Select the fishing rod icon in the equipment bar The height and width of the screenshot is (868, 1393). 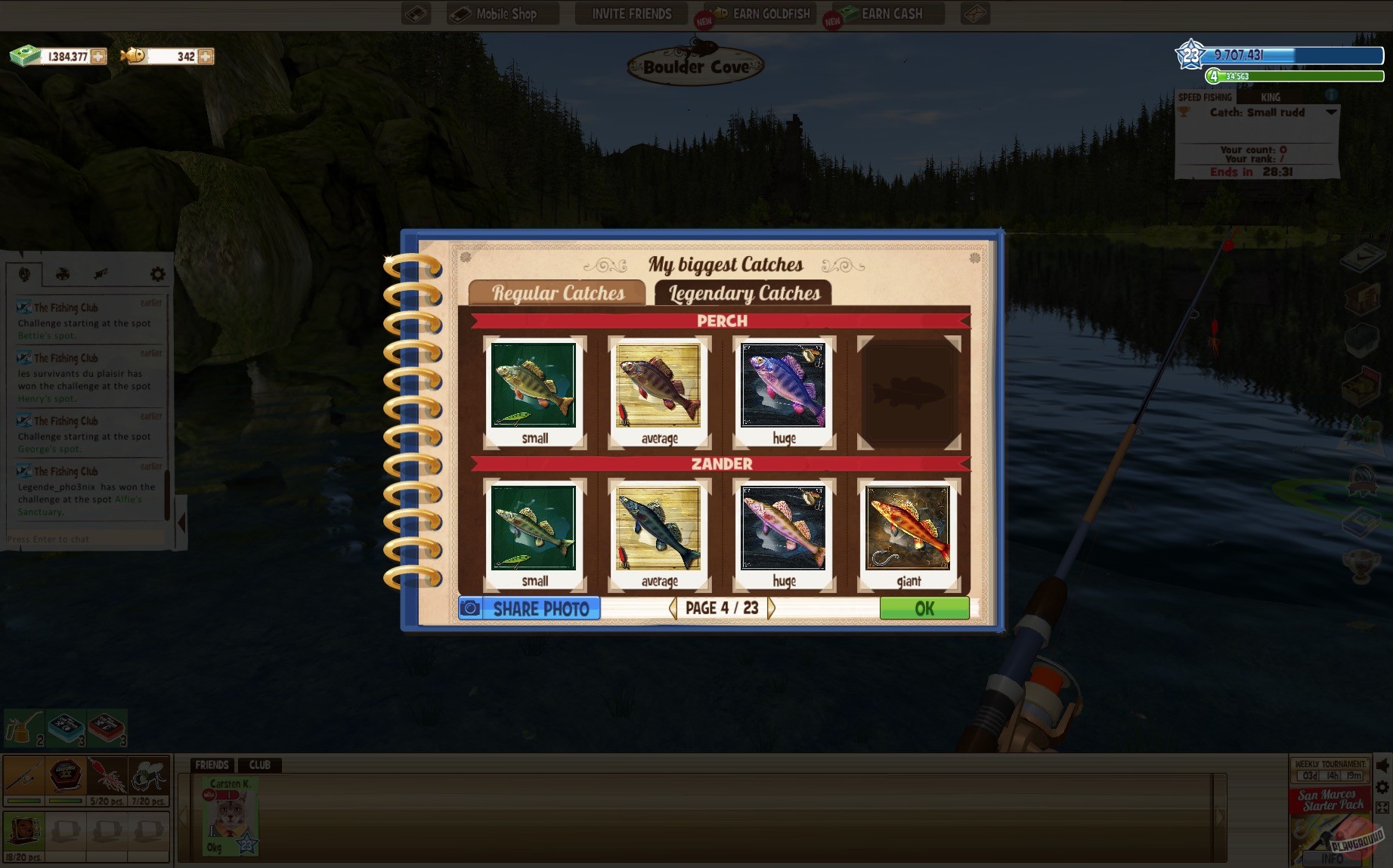[24, 777]
